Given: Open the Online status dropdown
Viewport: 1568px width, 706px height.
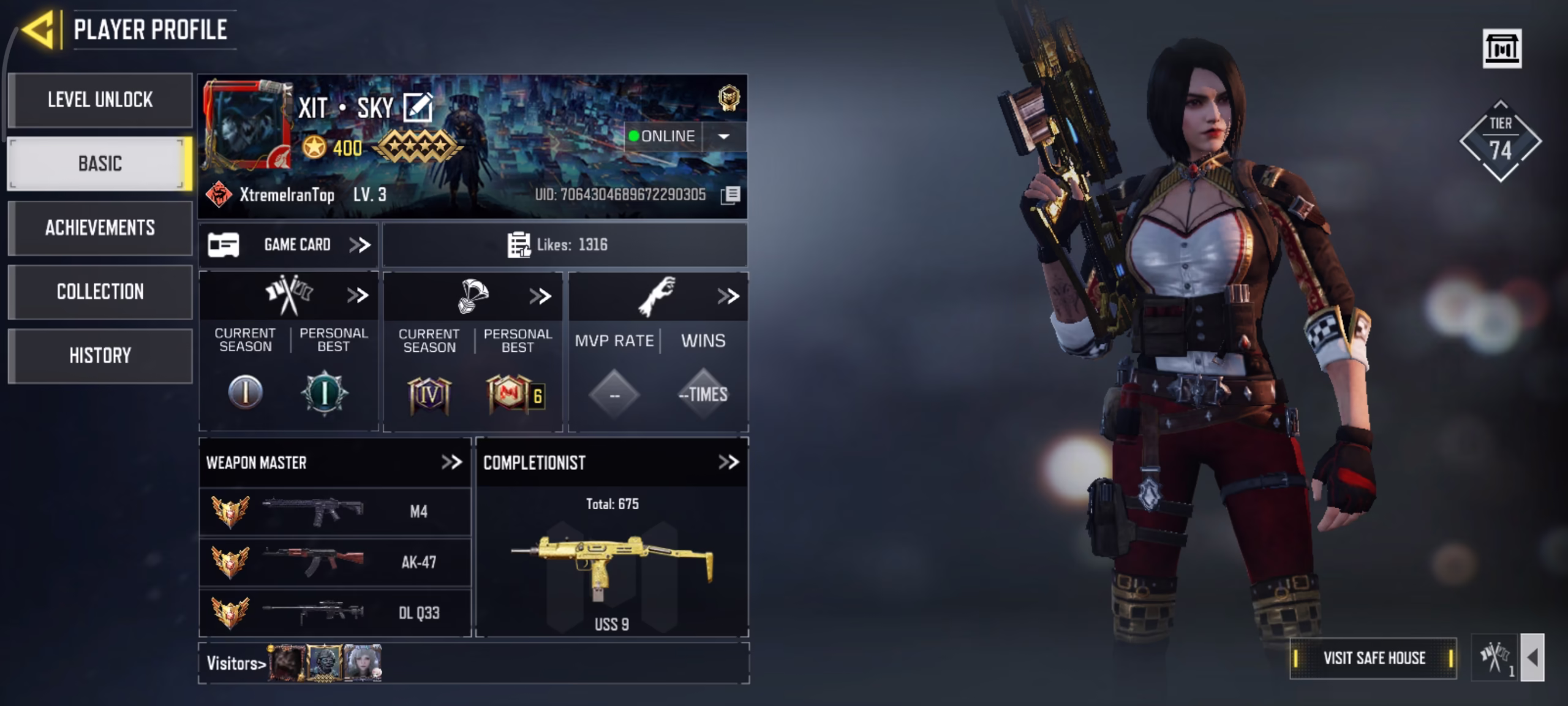Looking at the screenshot, I should [x=723, y=136].
